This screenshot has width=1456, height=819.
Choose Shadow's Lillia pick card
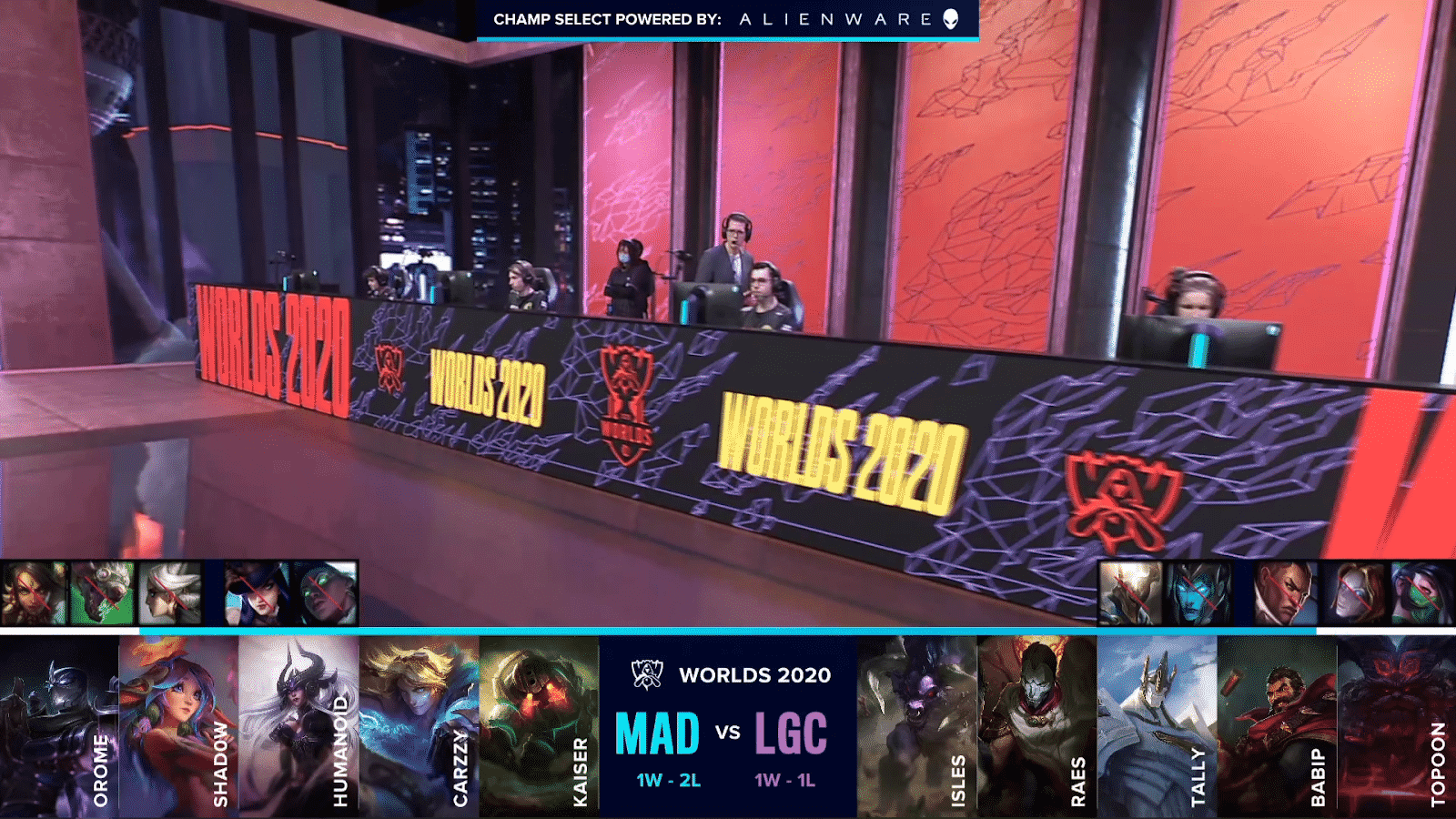(x=178, y=726)
